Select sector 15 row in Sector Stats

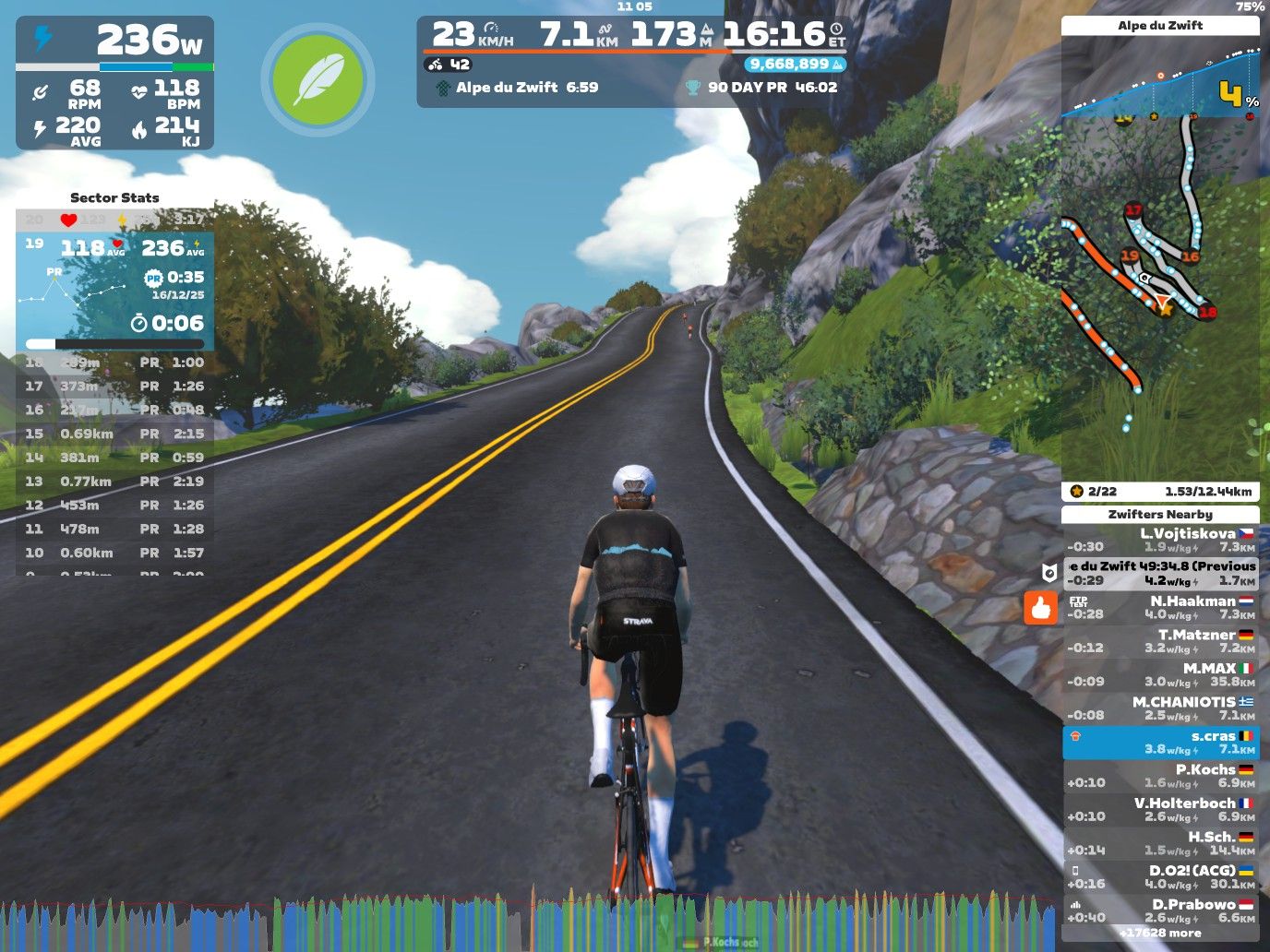[114, 434]
